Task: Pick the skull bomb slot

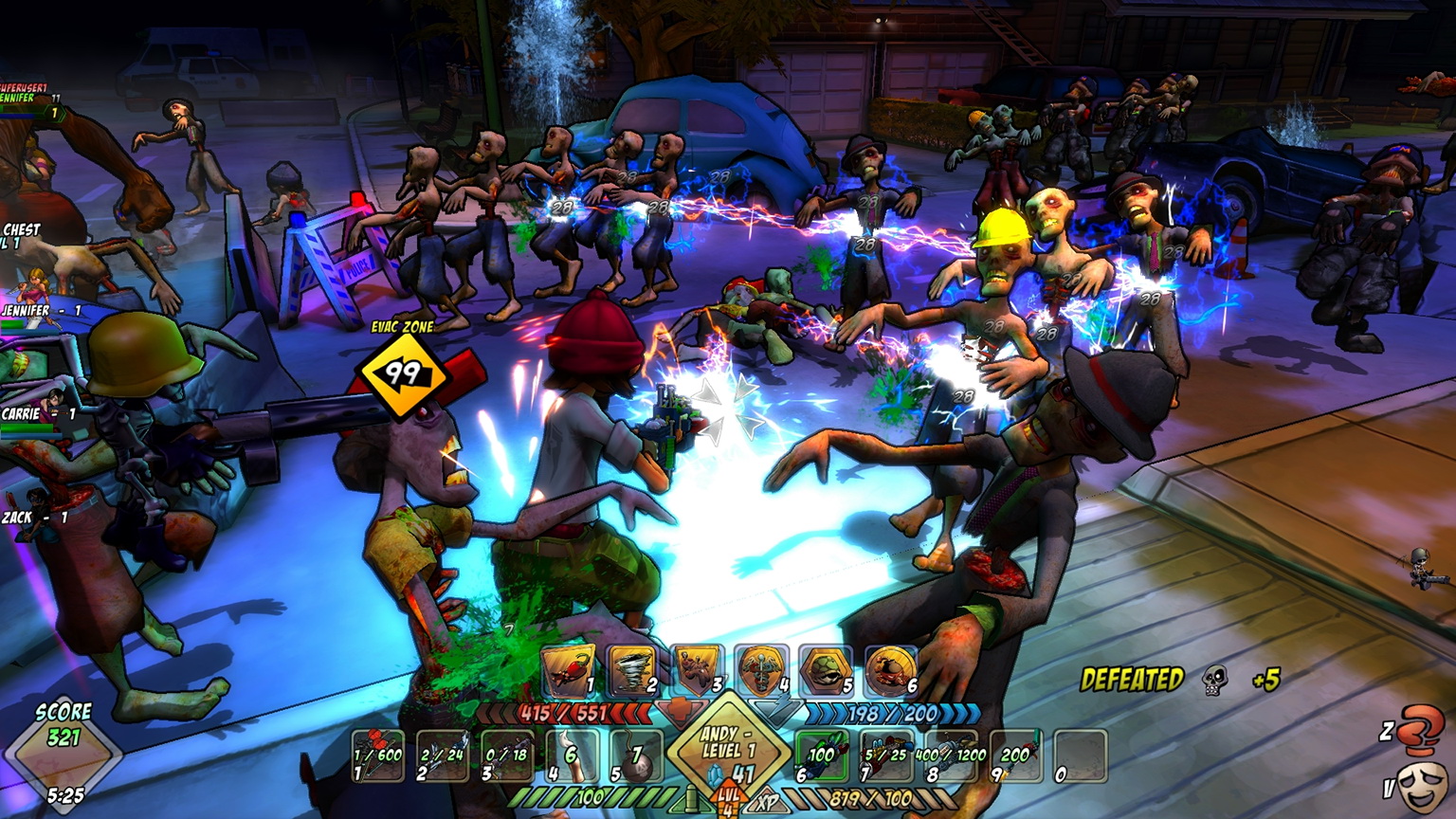Action: (x=635, y=755)
